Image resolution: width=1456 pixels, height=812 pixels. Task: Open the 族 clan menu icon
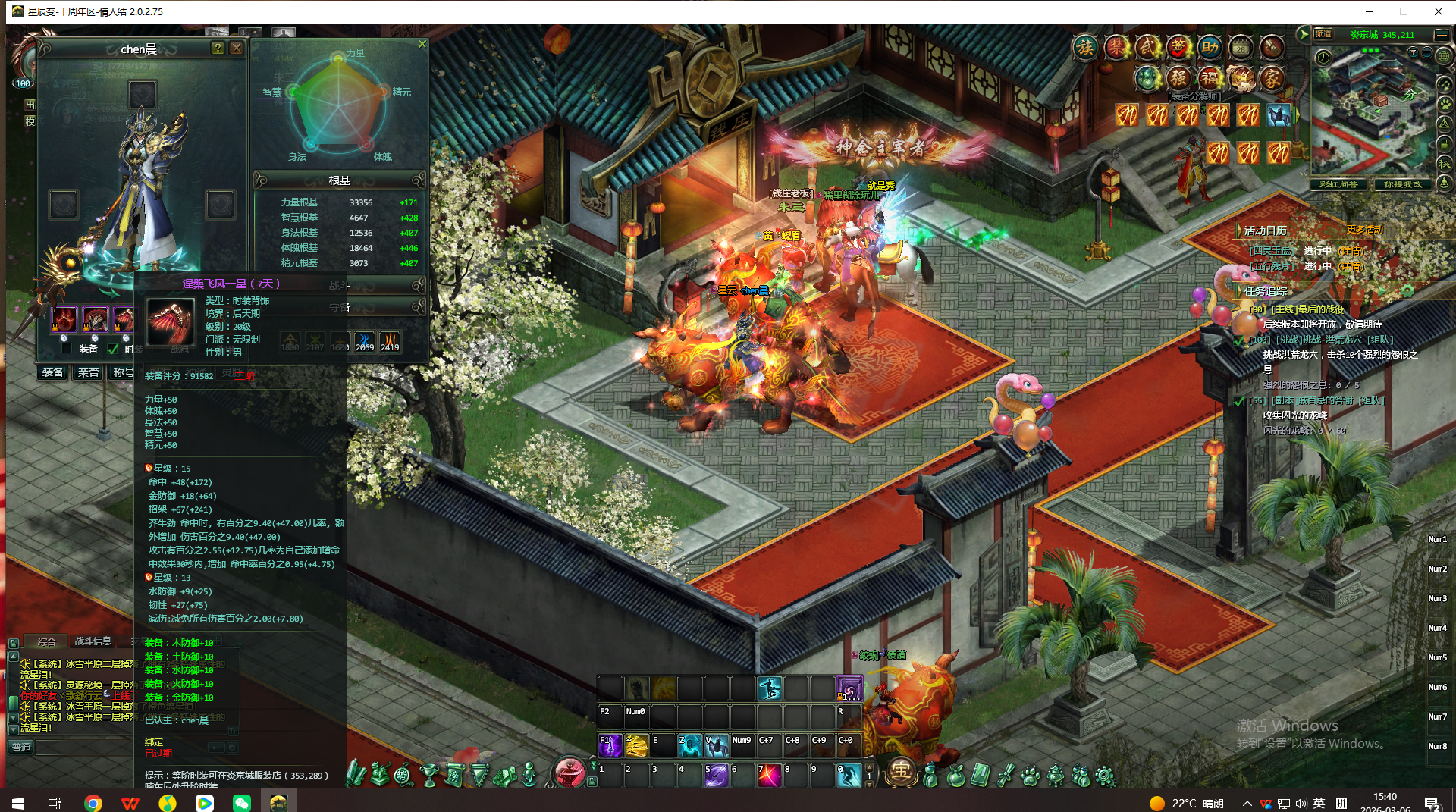(1085, 48)
